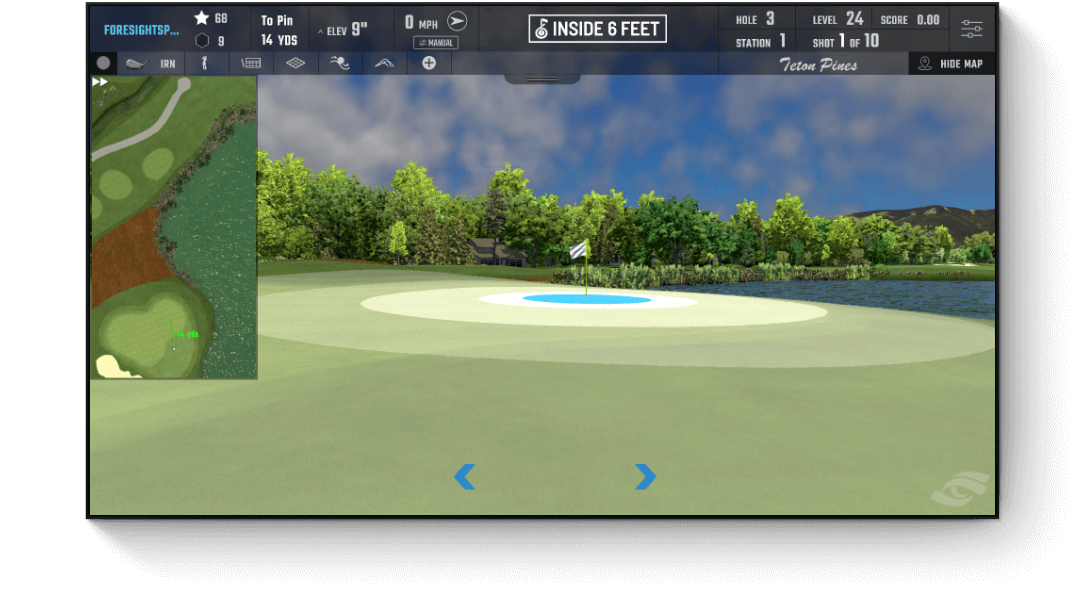
Task: Click the FORESIGHTSP player name
Action: pyautogui.click(x=141, y=30)
